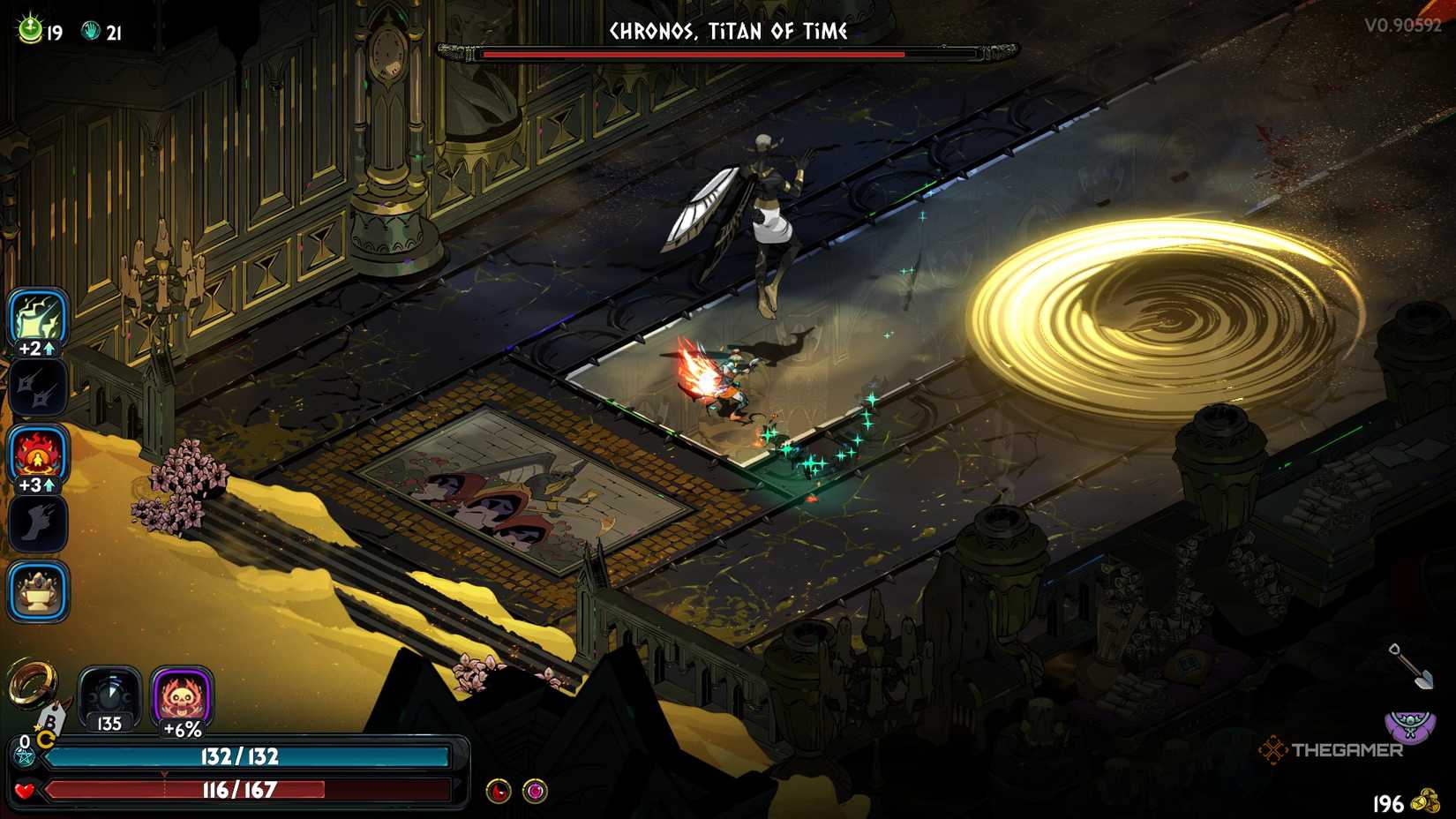Select the shadowy Sprint ability icon
Screen dimensions: 1456x819
(39, 522)
